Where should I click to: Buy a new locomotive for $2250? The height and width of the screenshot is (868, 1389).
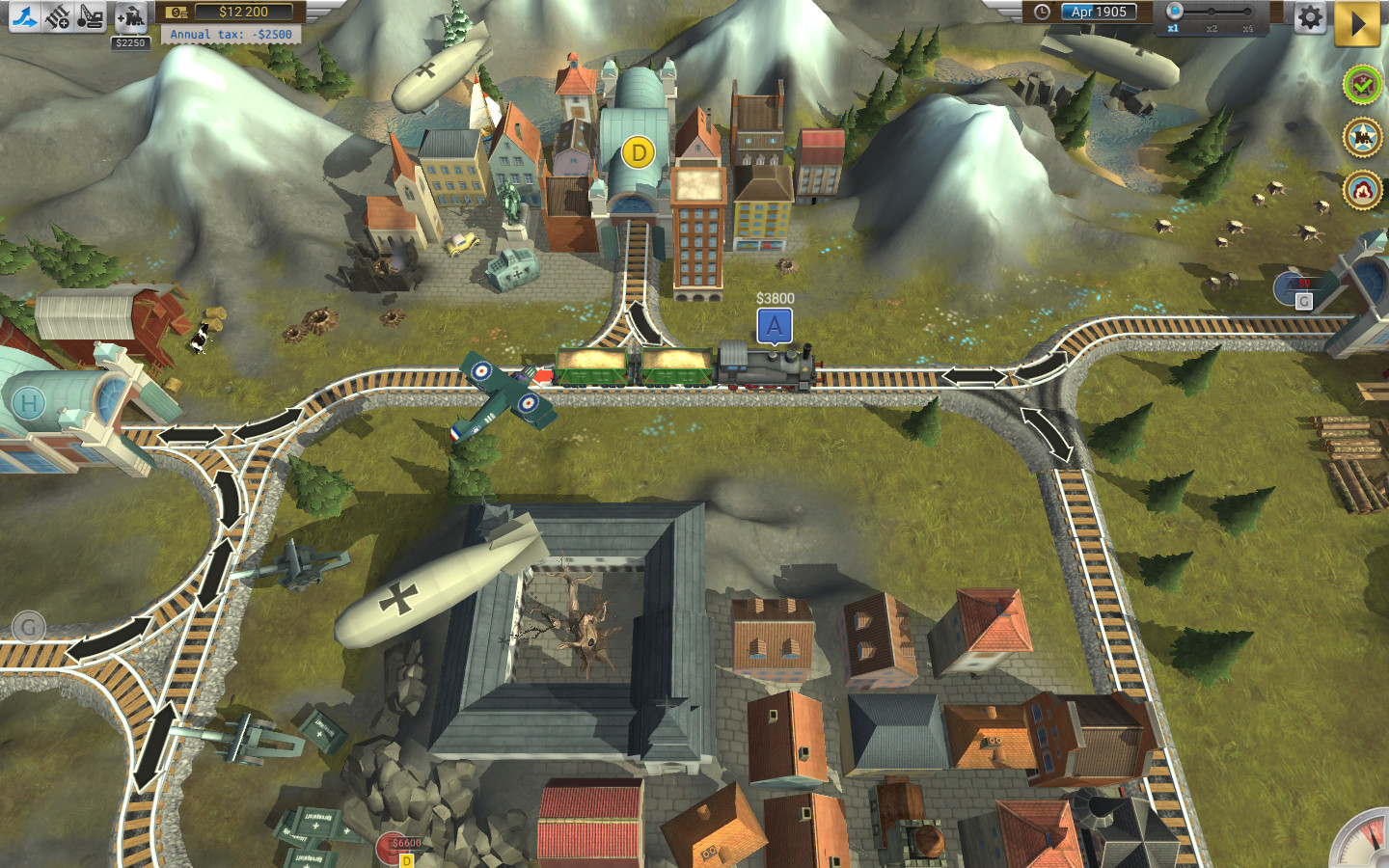130,16
